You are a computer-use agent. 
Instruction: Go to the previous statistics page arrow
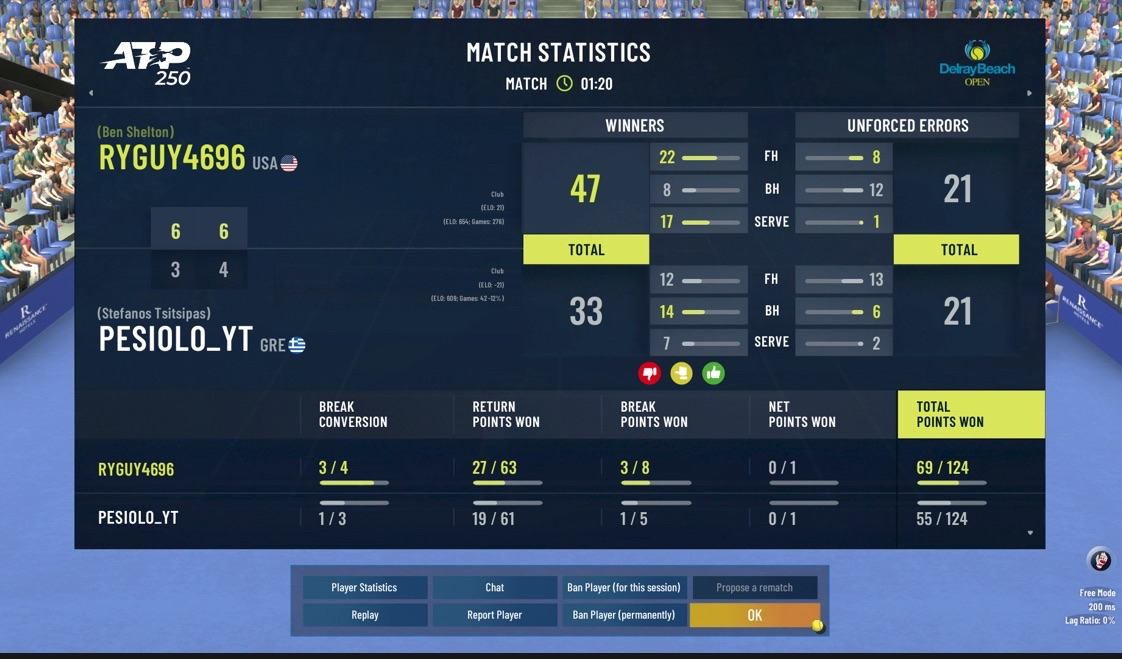(91, 93)
